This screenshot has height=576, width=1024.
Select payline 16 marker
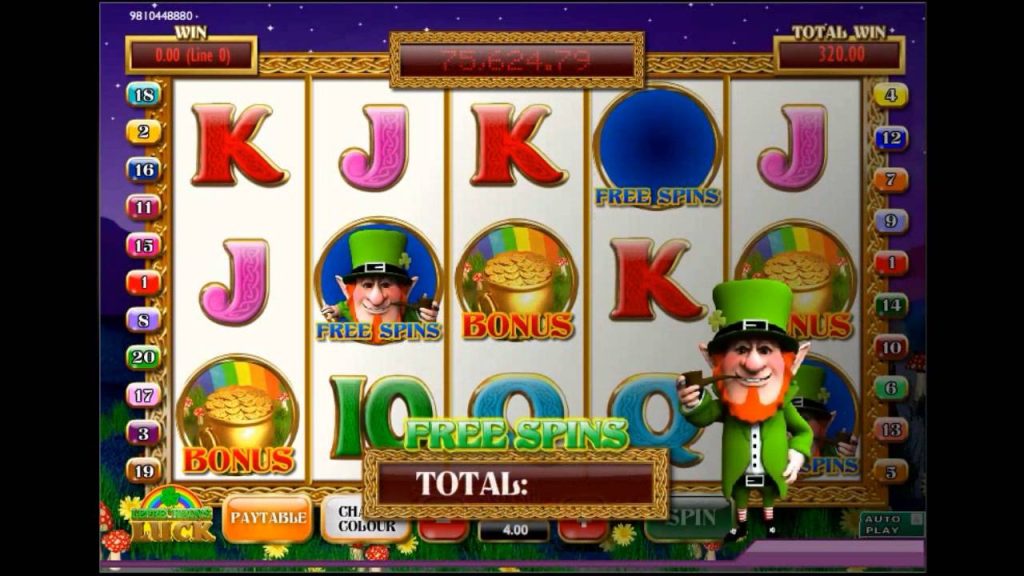pos(144,170)
